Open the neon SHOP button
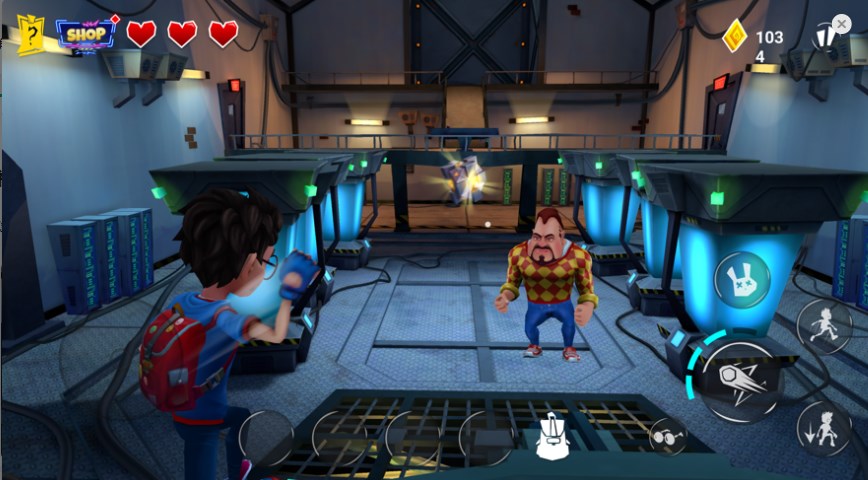This screenshot has height=480, width=868. (86, 34)
